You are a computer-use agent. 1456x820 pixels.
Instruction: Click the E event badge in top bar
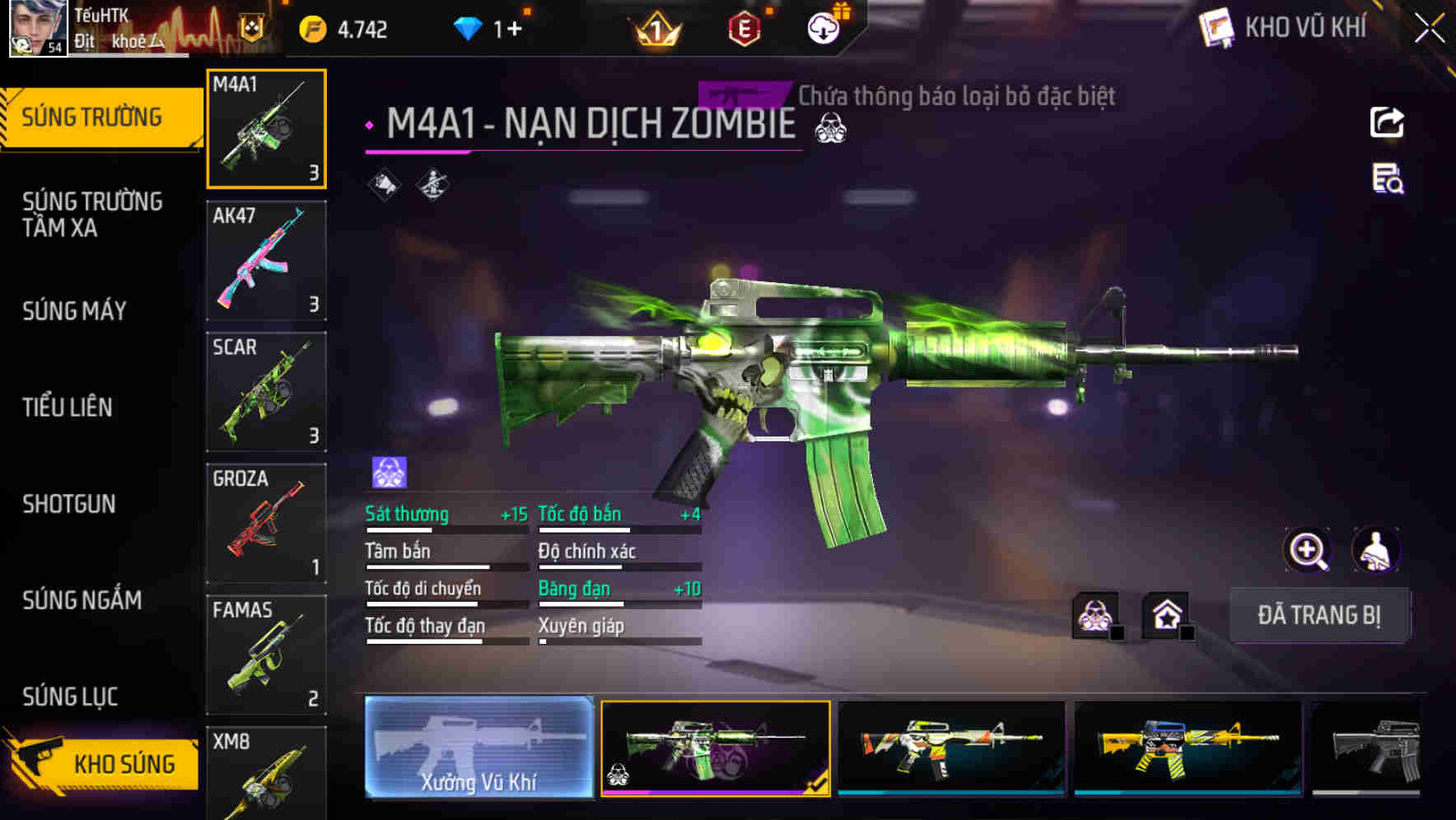click(x=744, y=28)
